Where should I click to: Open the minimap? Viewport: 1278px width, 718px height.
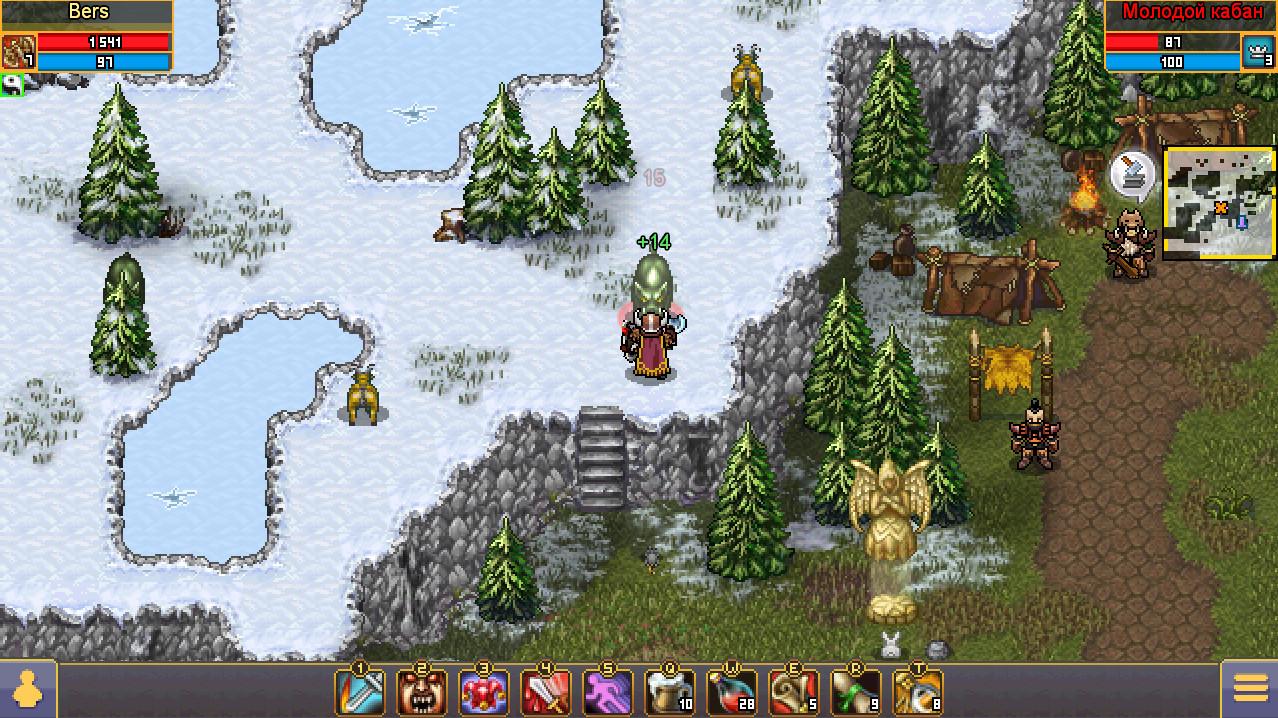[x=1219, y=203]
